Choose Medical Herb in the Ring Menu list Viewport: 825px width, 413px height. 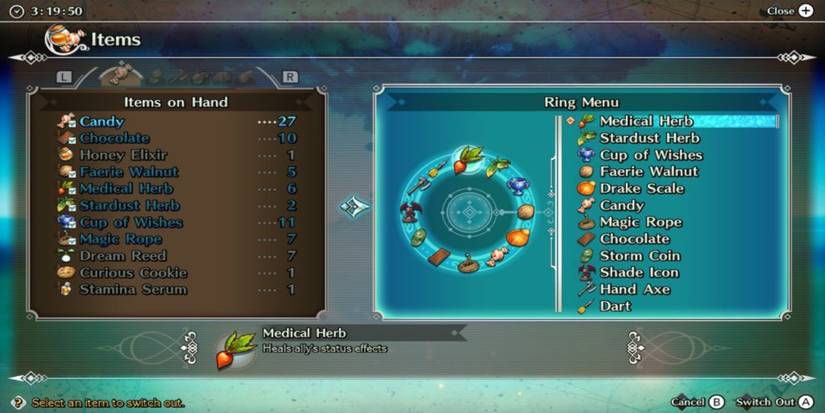(x=646, y=121)
